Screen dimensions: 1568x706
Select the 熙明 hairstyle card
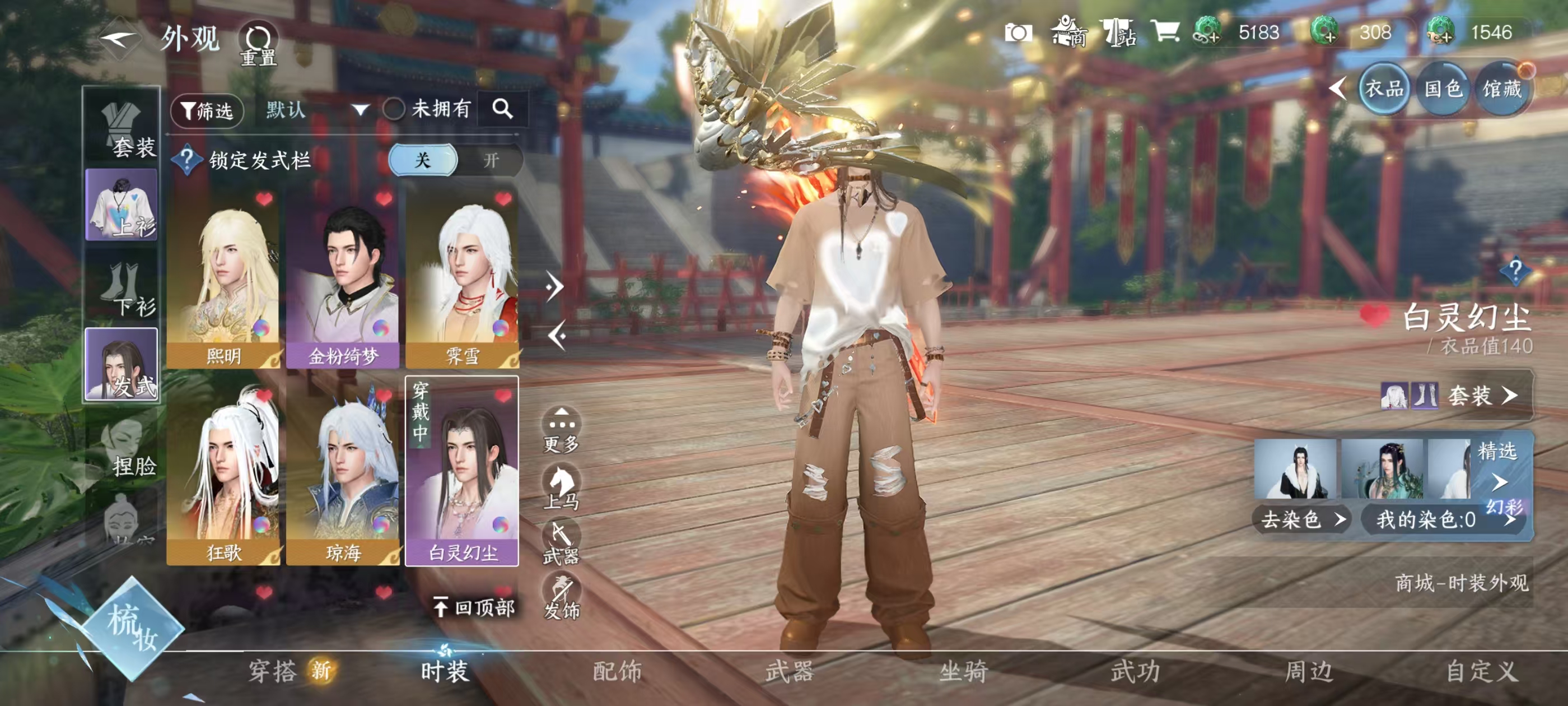pyautogui.click(x=223, y=280)
